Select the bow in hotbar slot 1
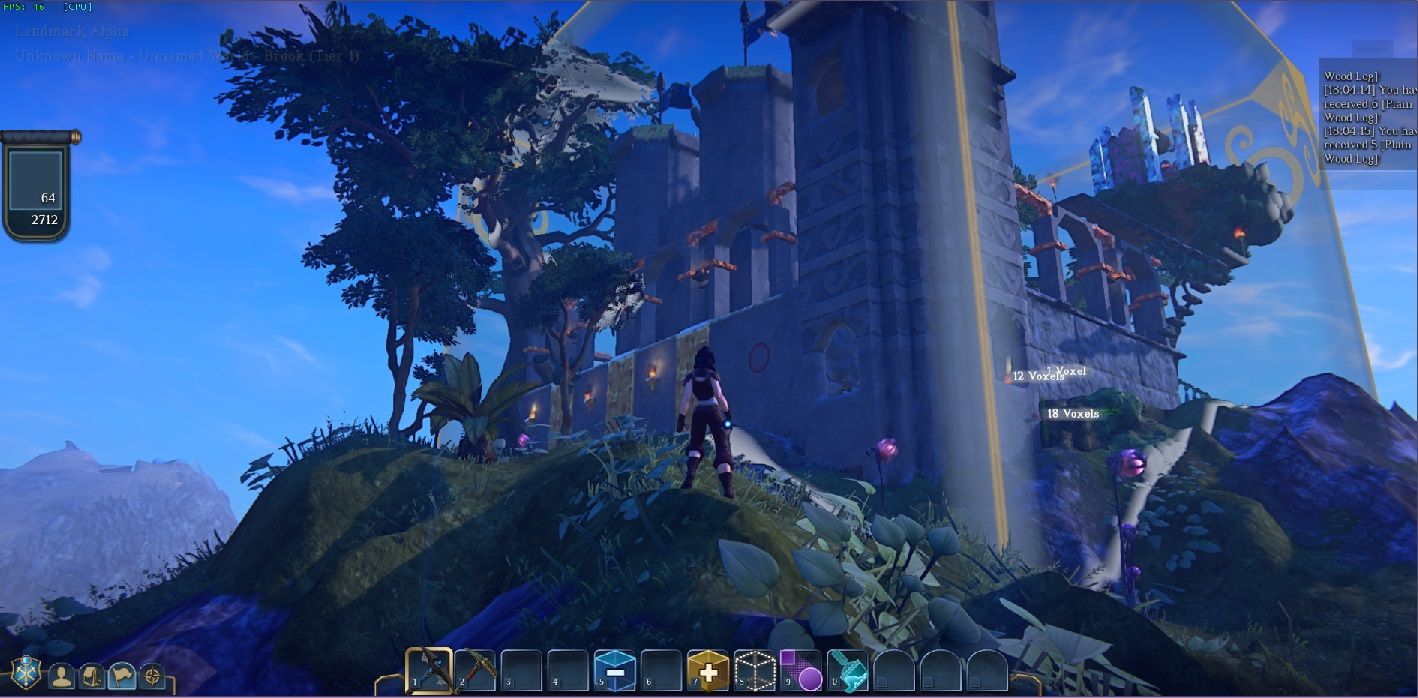Viewport: 1418px width, 698px height. pyautogui.click(x=429, y=670)
